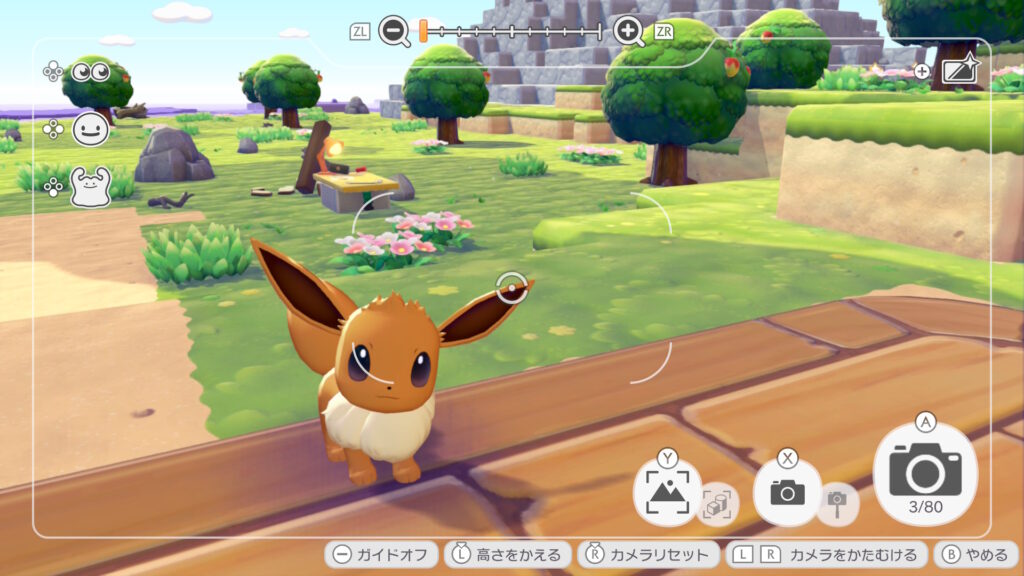Select the Ditto pose icon
Viewport: 1024px width, 576px height.
[x=90, y=187]
